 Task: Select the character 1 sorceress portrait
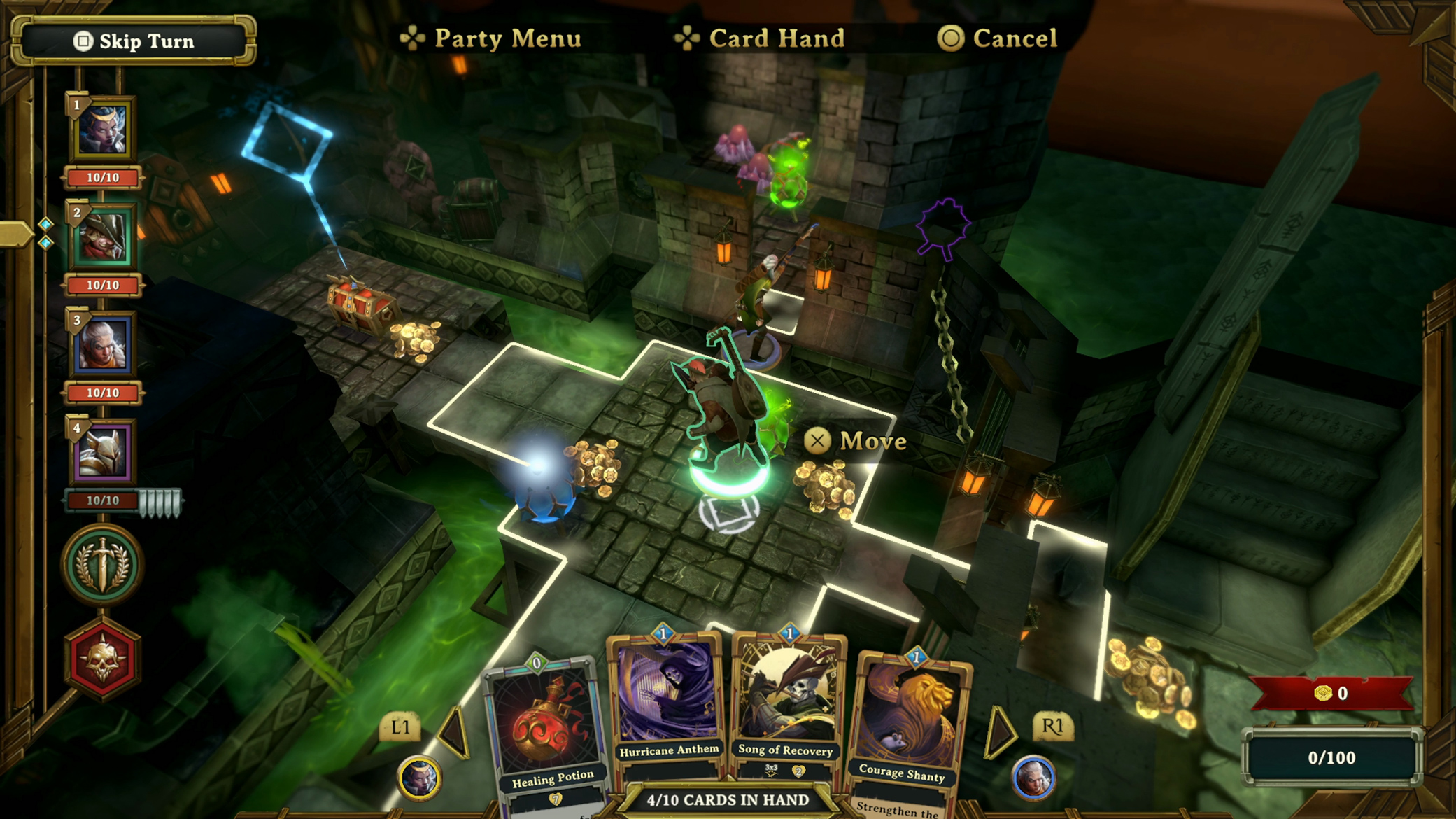(x=102, y=129)
